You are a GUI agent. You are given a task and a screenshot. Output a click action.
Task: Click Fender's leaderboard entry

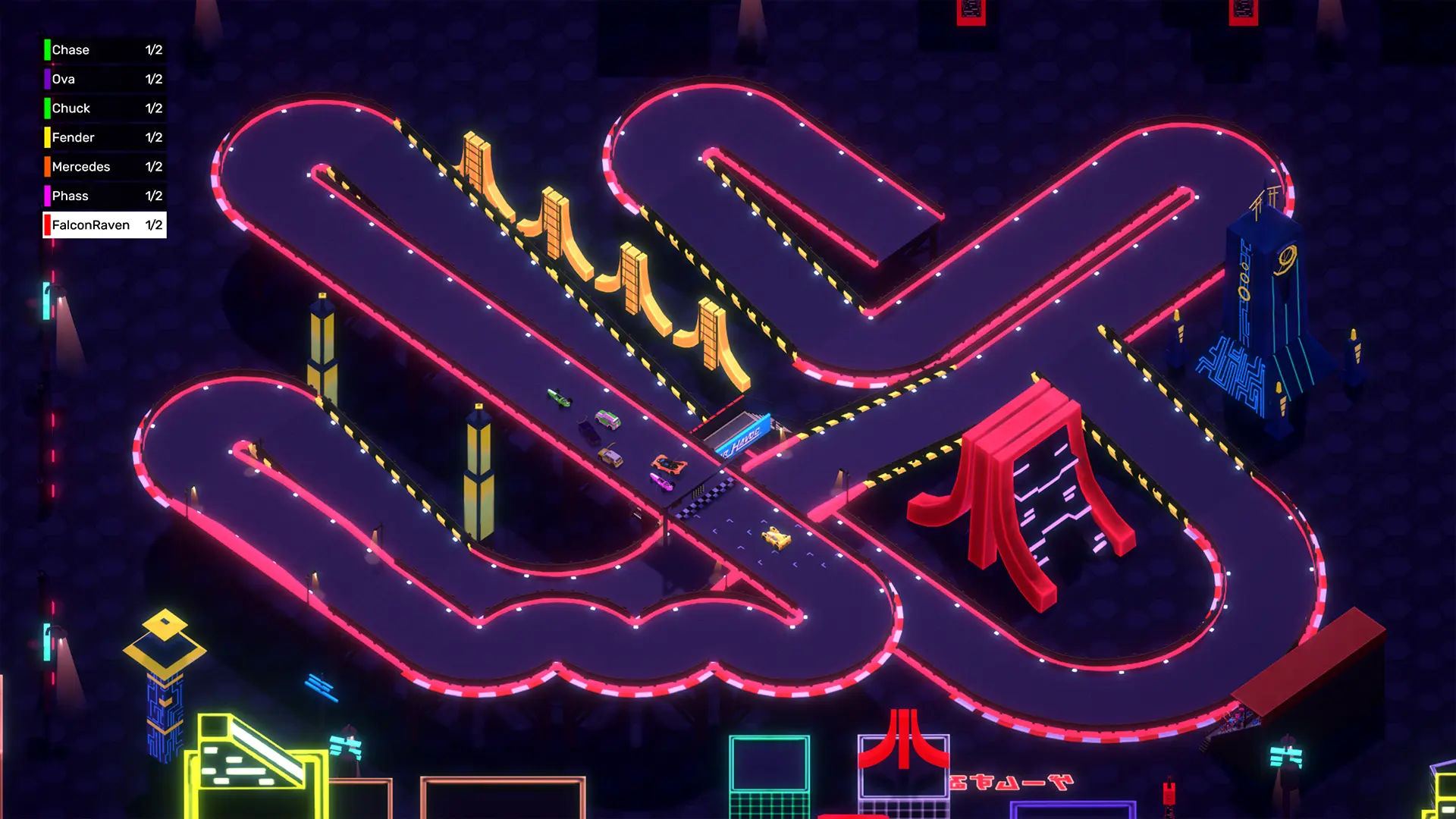pos(105,137)
